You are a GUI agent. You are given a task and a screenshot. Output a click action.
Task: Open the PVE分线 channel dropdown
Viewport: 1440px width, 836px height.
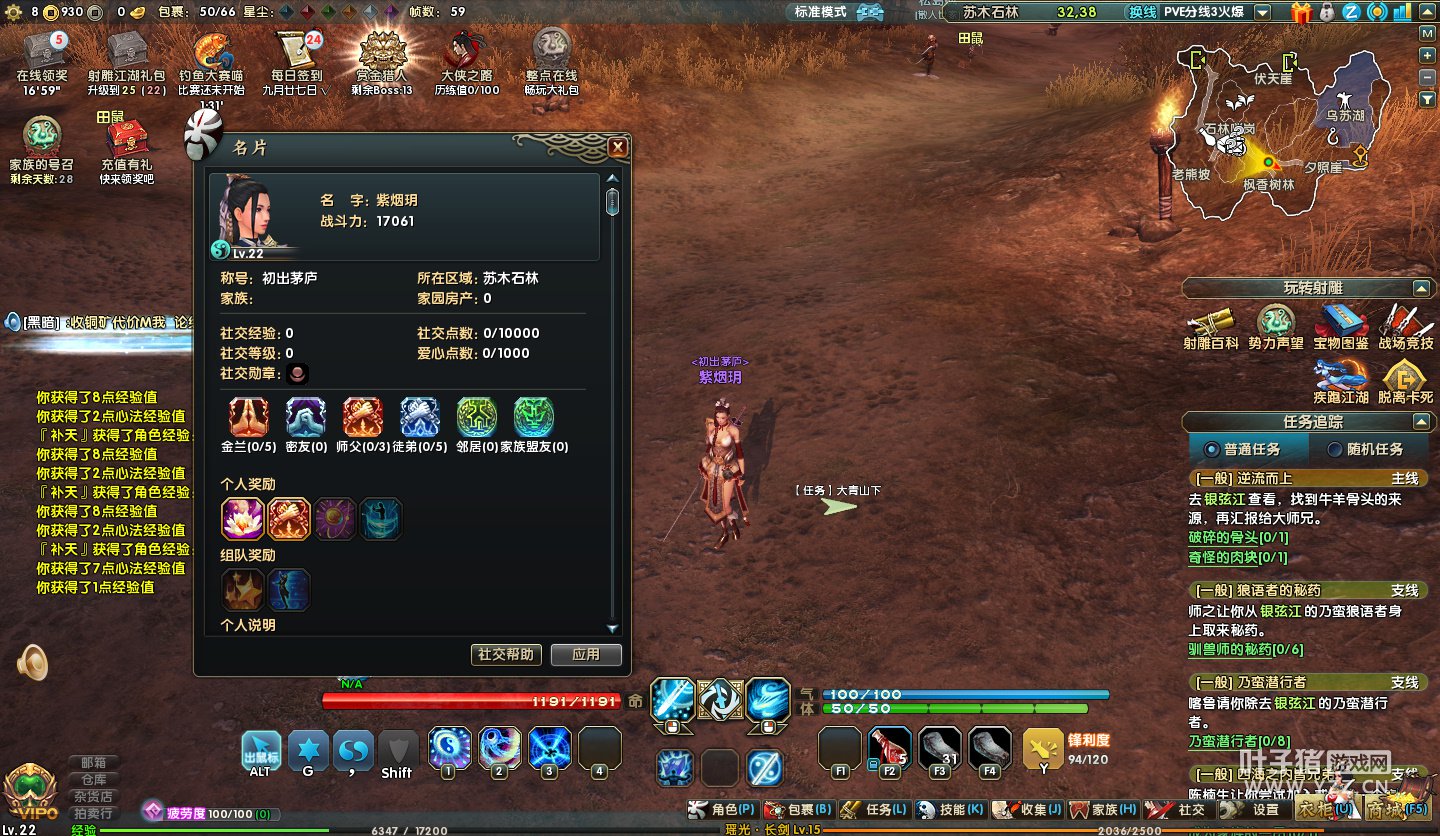(1263, 12)
